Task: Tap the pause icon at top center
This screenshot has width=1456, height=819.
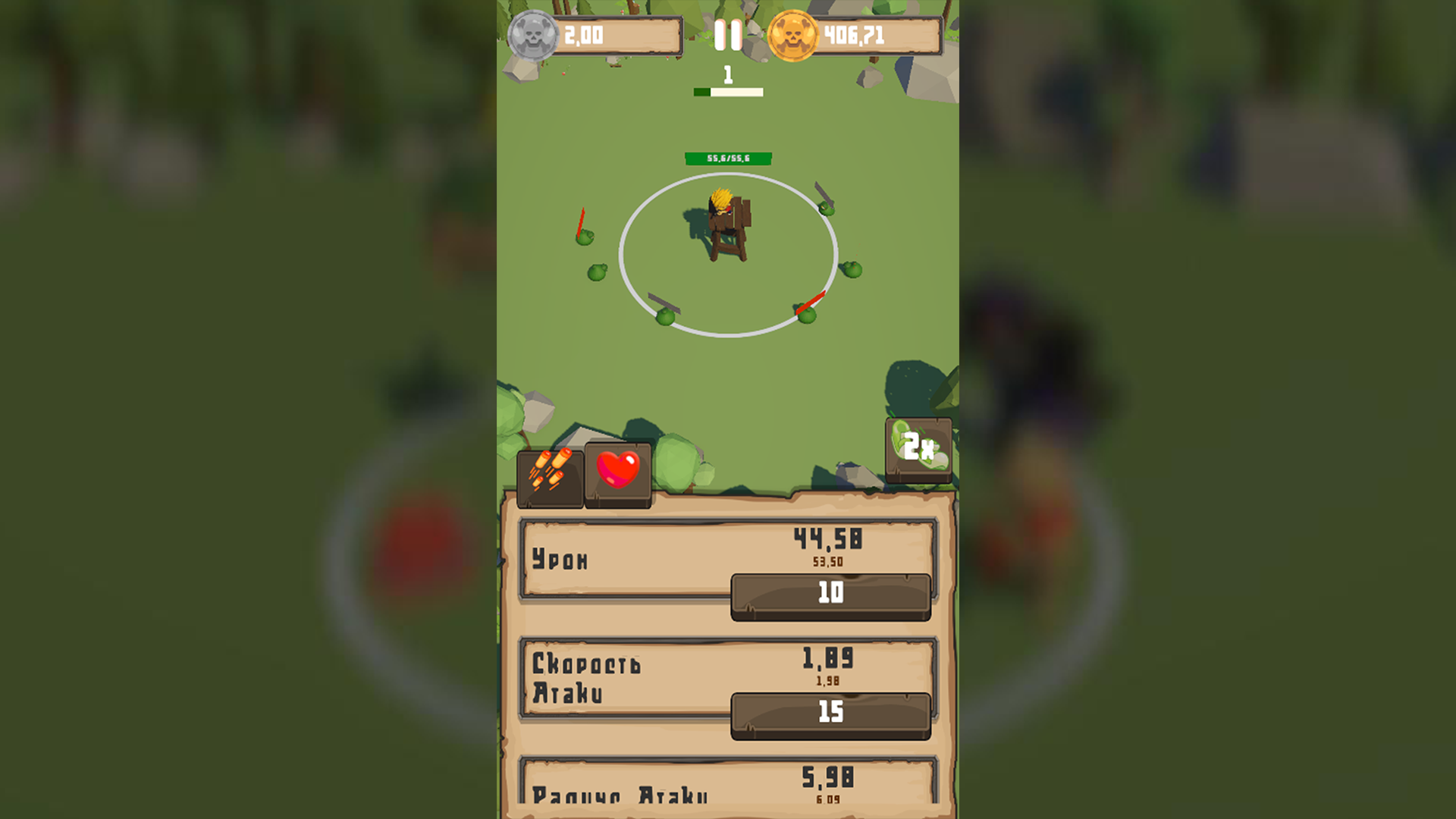Action: 729,33
